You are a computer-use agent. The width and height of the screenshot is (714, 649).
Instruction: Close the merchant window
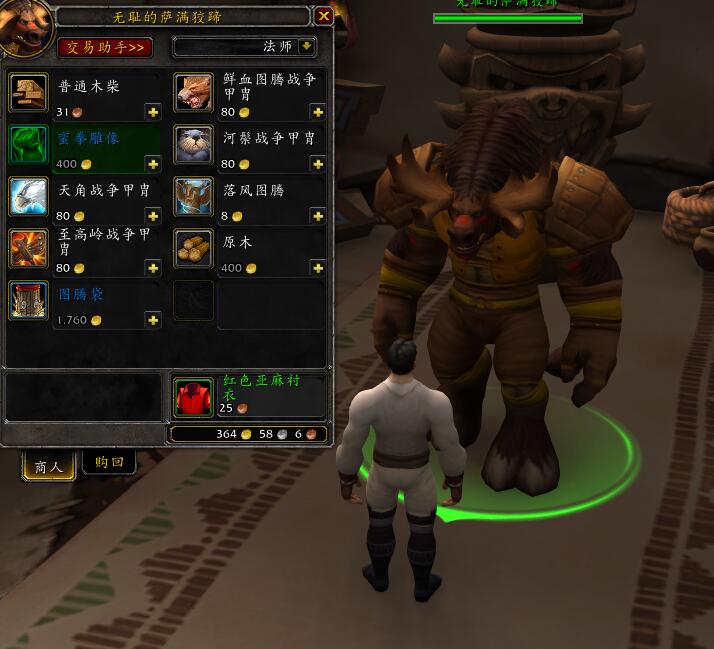pyautogui.click(x=323, y=16)
